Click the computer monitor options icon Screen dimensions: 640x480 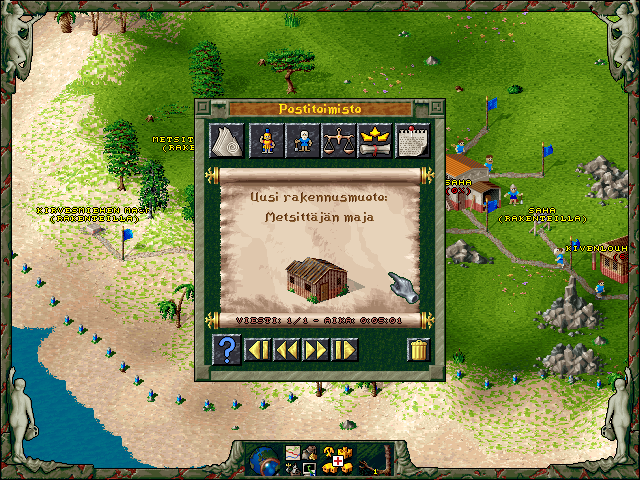point(311,468)
